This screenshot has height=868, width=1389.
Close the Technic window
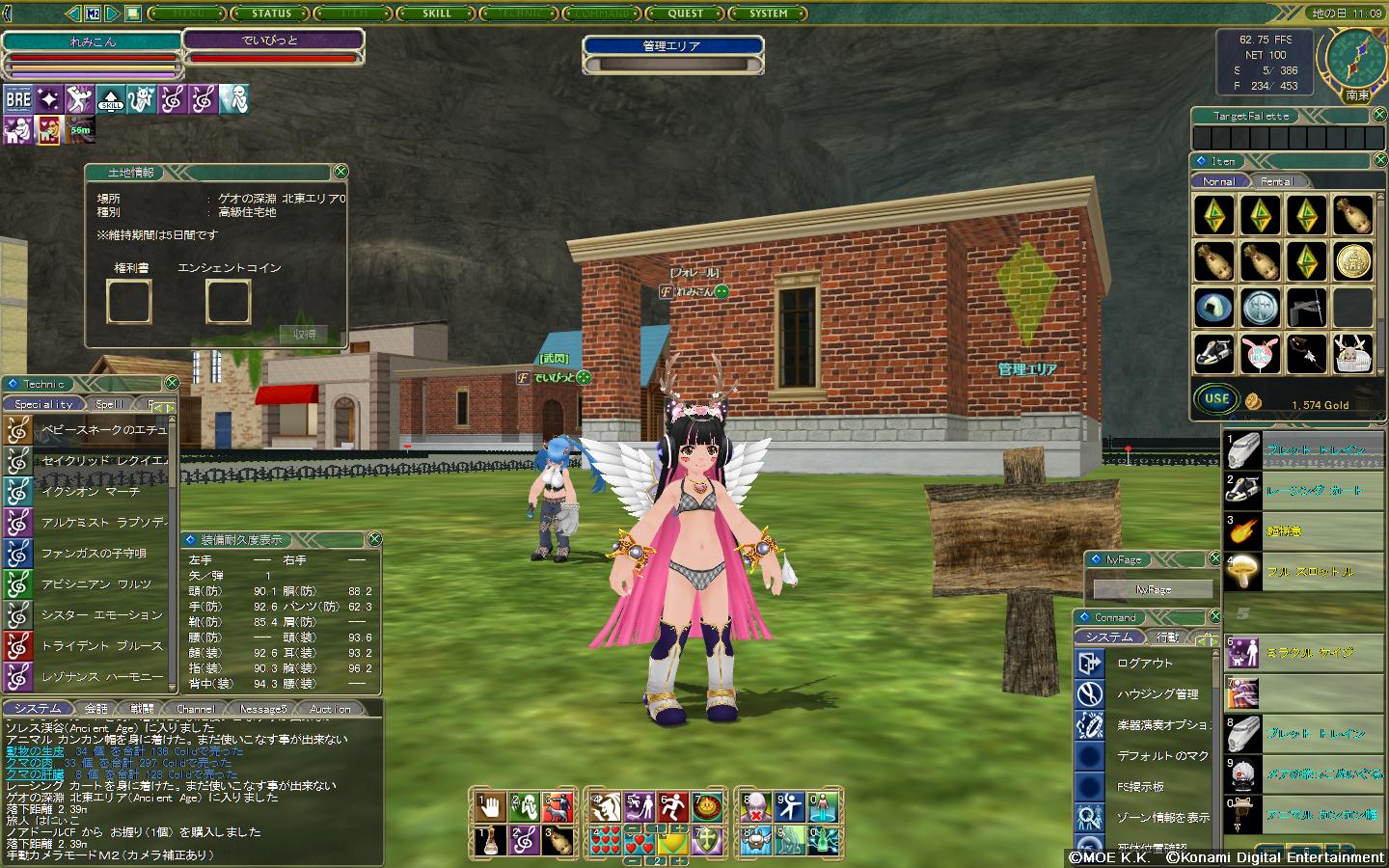(x=172, y=384)
